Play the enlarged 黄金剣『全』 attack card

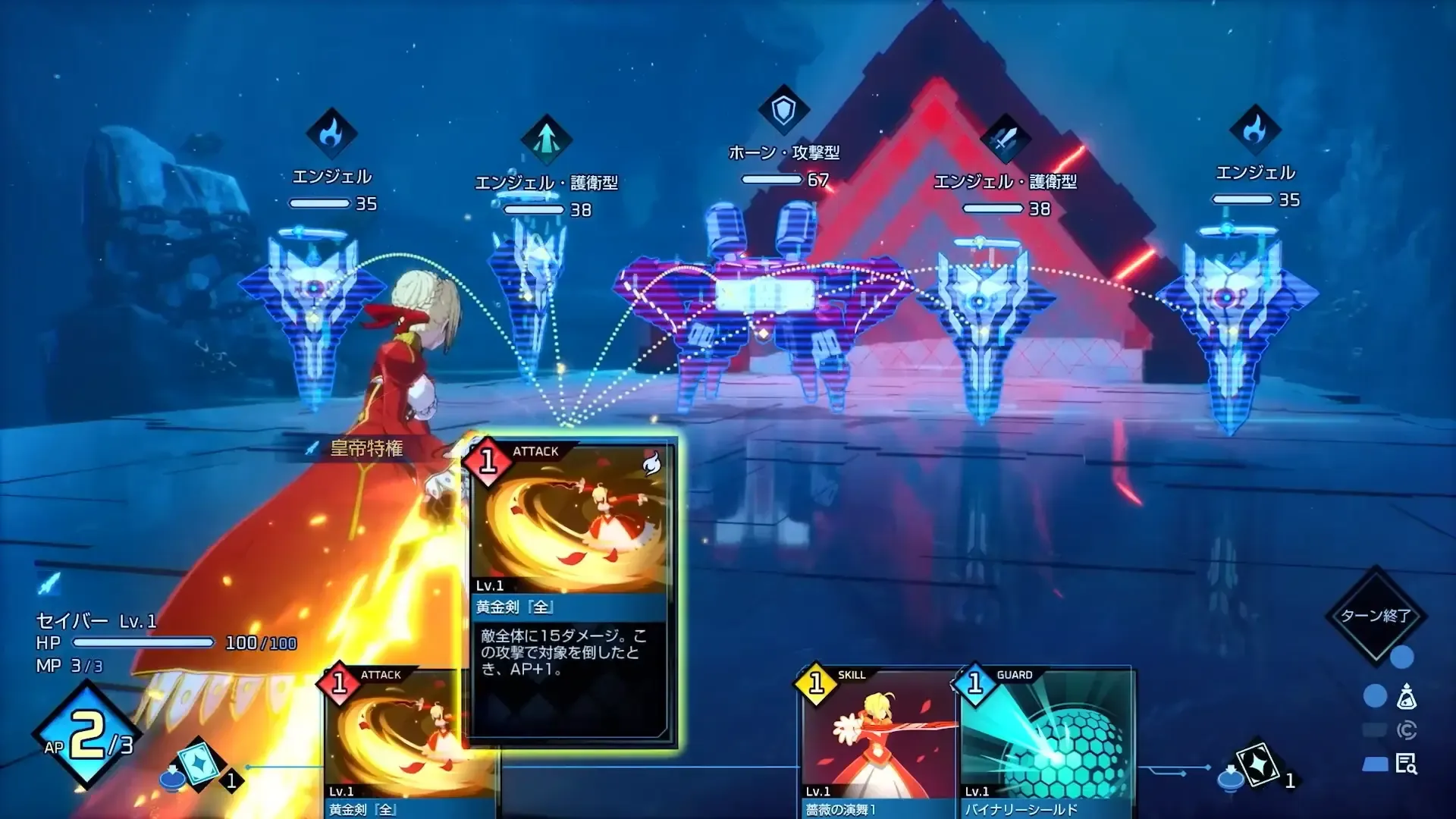click(x=570, y=591)
